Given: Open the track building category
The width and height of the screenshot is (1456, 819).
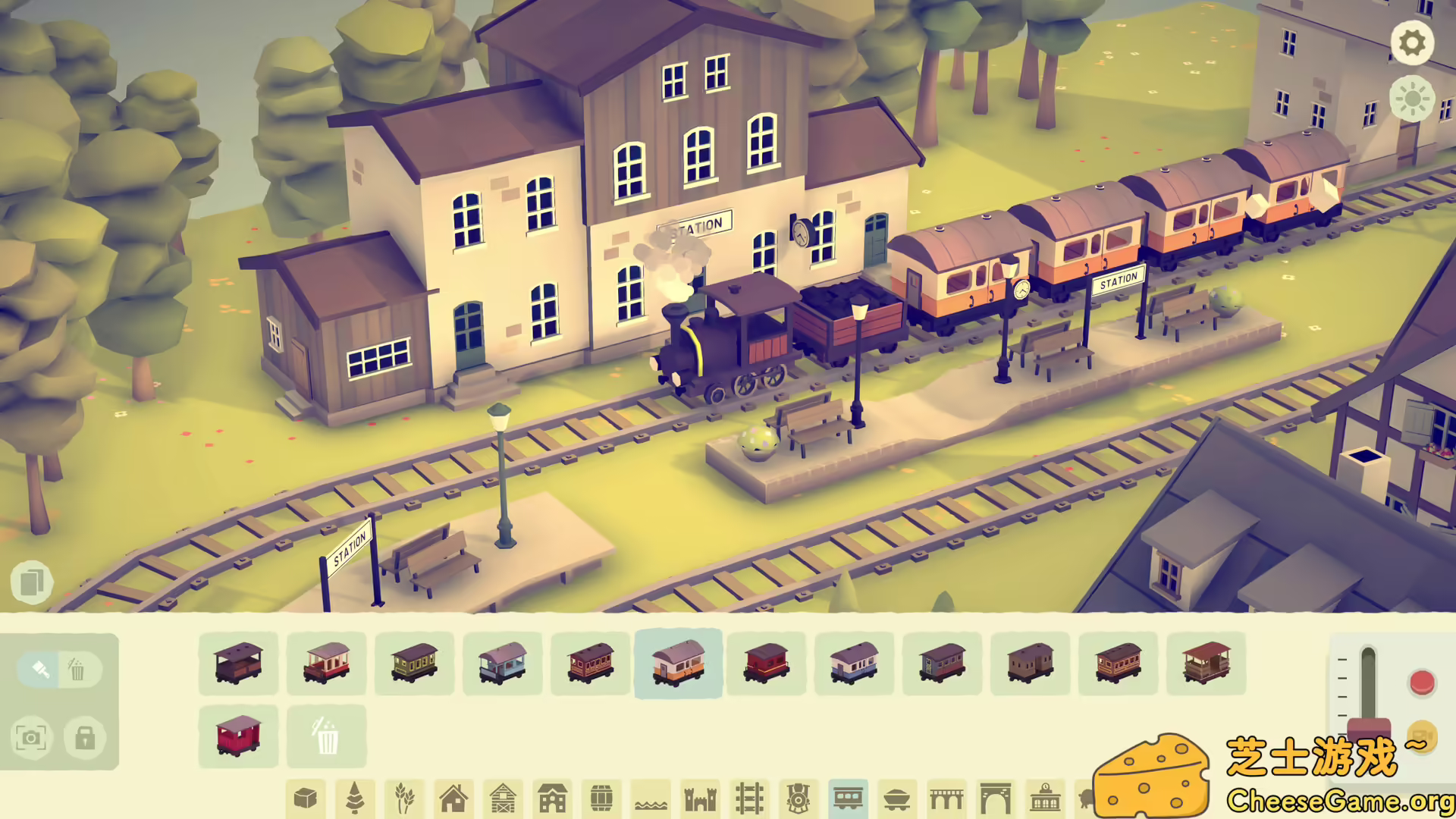Looking at the screenshot, I should tap(751, 799).
